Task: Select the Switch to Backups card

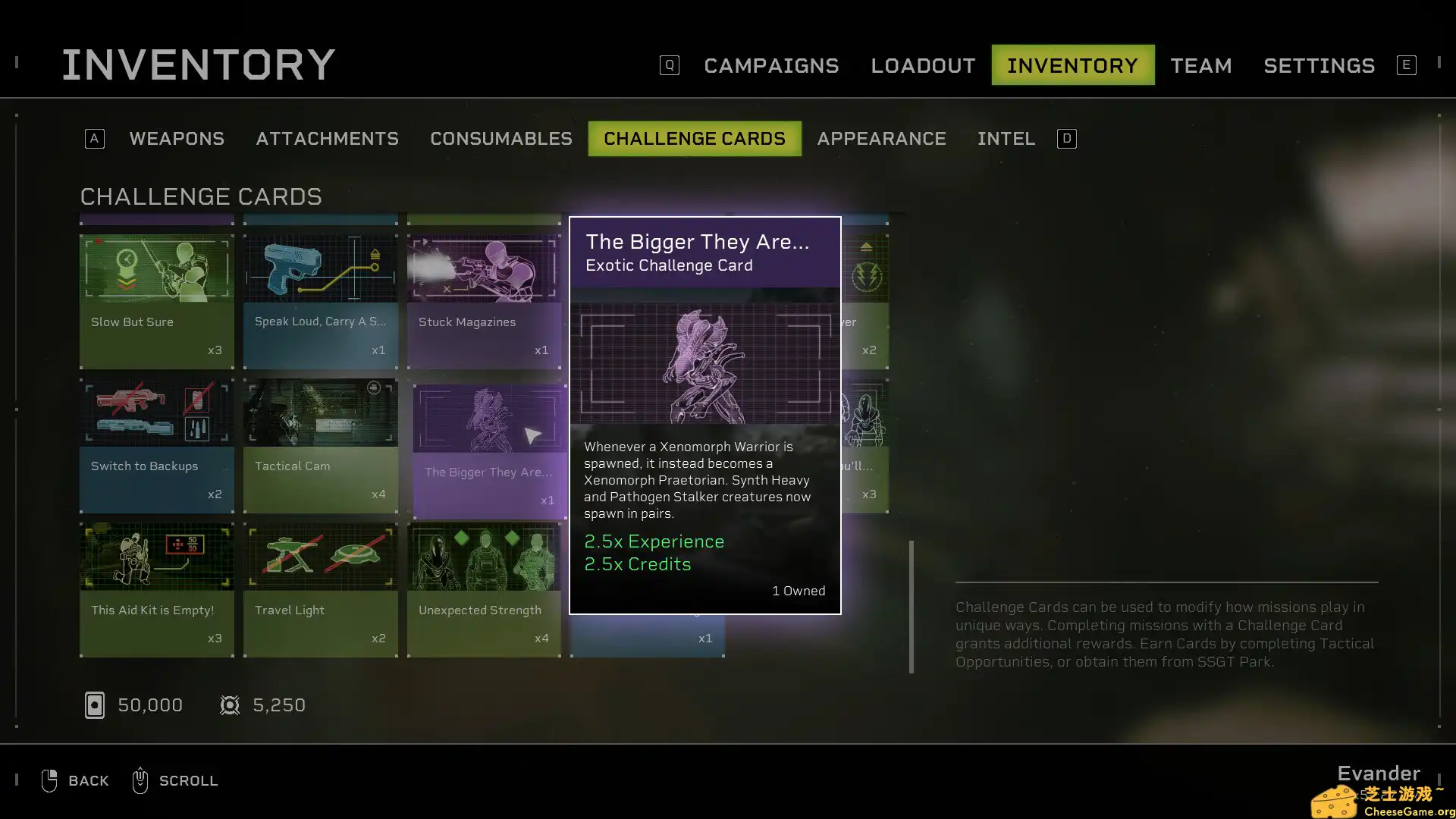Action: (157, 445)
